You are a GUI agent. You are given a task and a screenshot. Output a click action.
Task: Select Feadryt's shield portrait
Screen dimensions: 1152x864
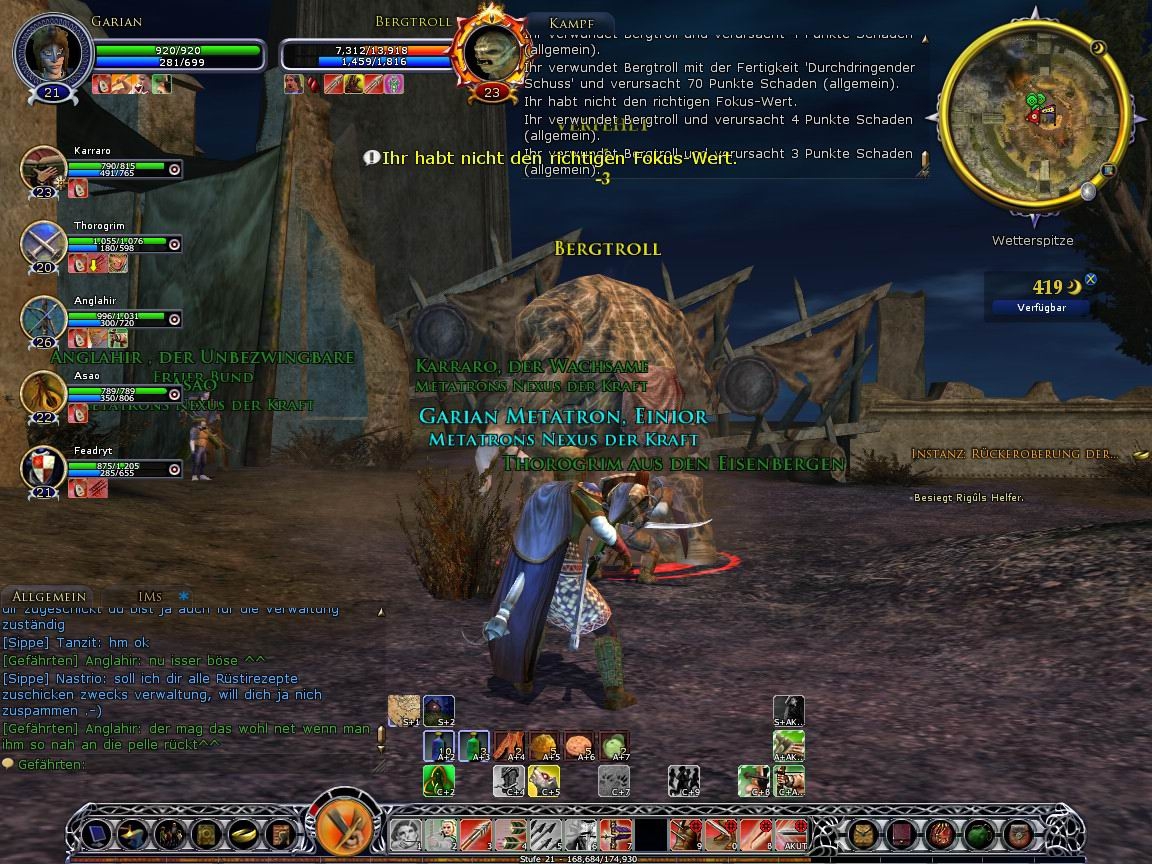click(44, 469)
